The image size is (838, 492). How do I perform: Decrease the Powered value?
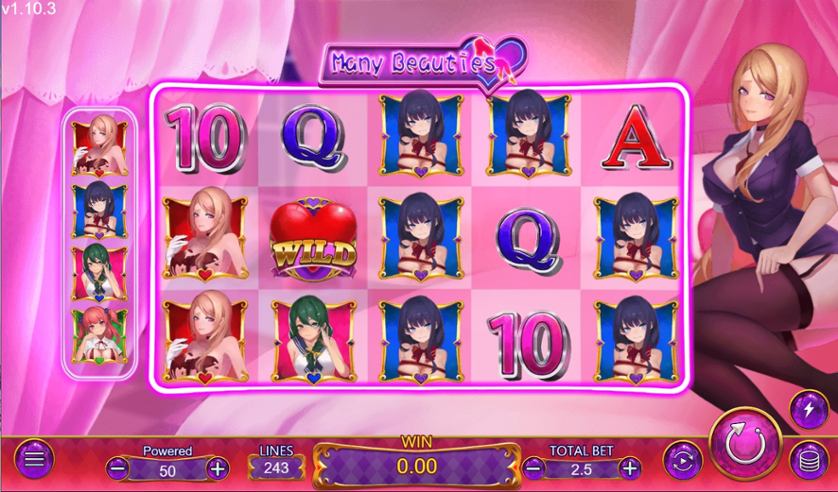117,467
